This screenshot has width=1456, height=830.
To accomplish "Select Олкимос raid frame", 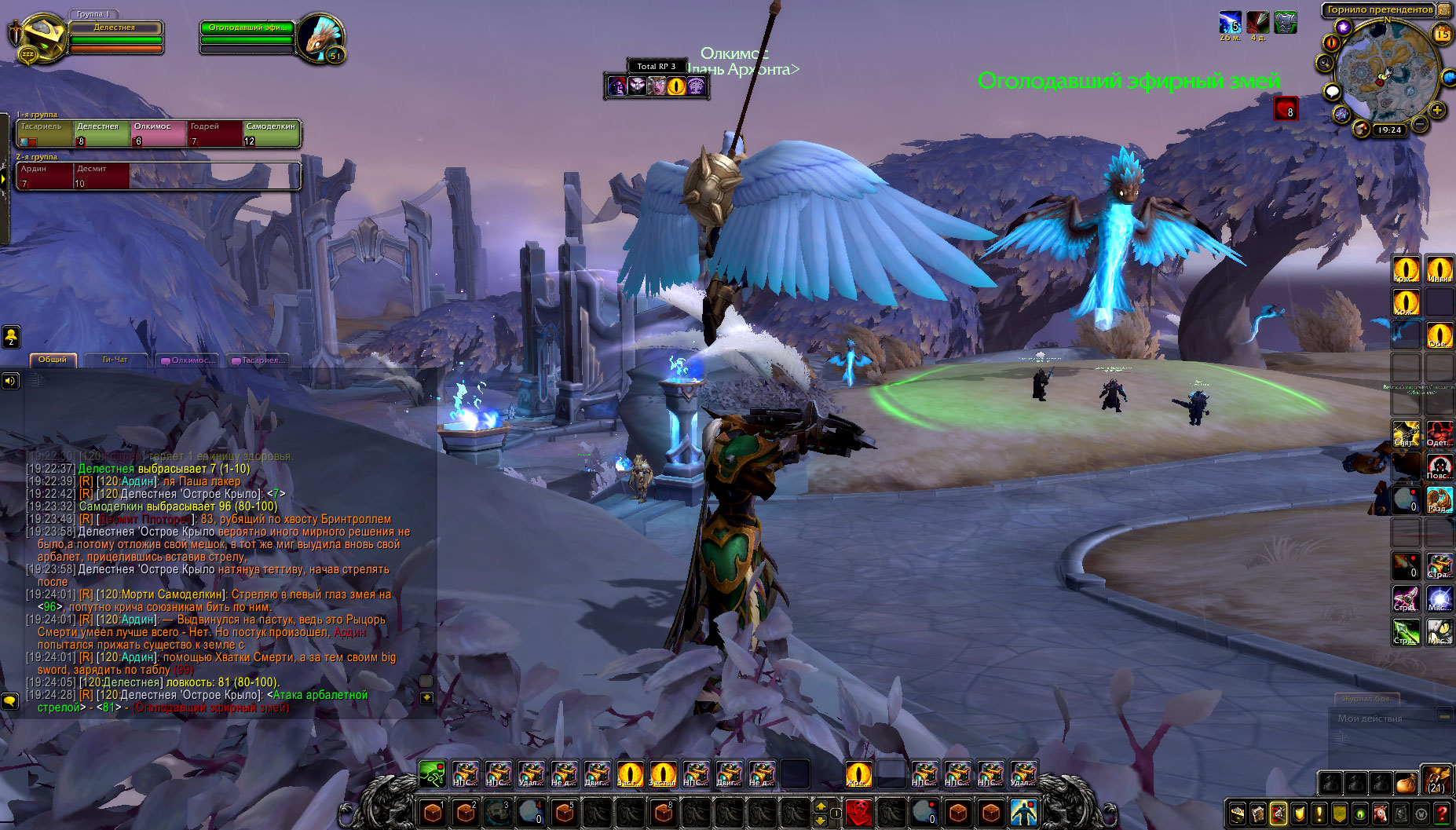I will click(x=159, y=133).
